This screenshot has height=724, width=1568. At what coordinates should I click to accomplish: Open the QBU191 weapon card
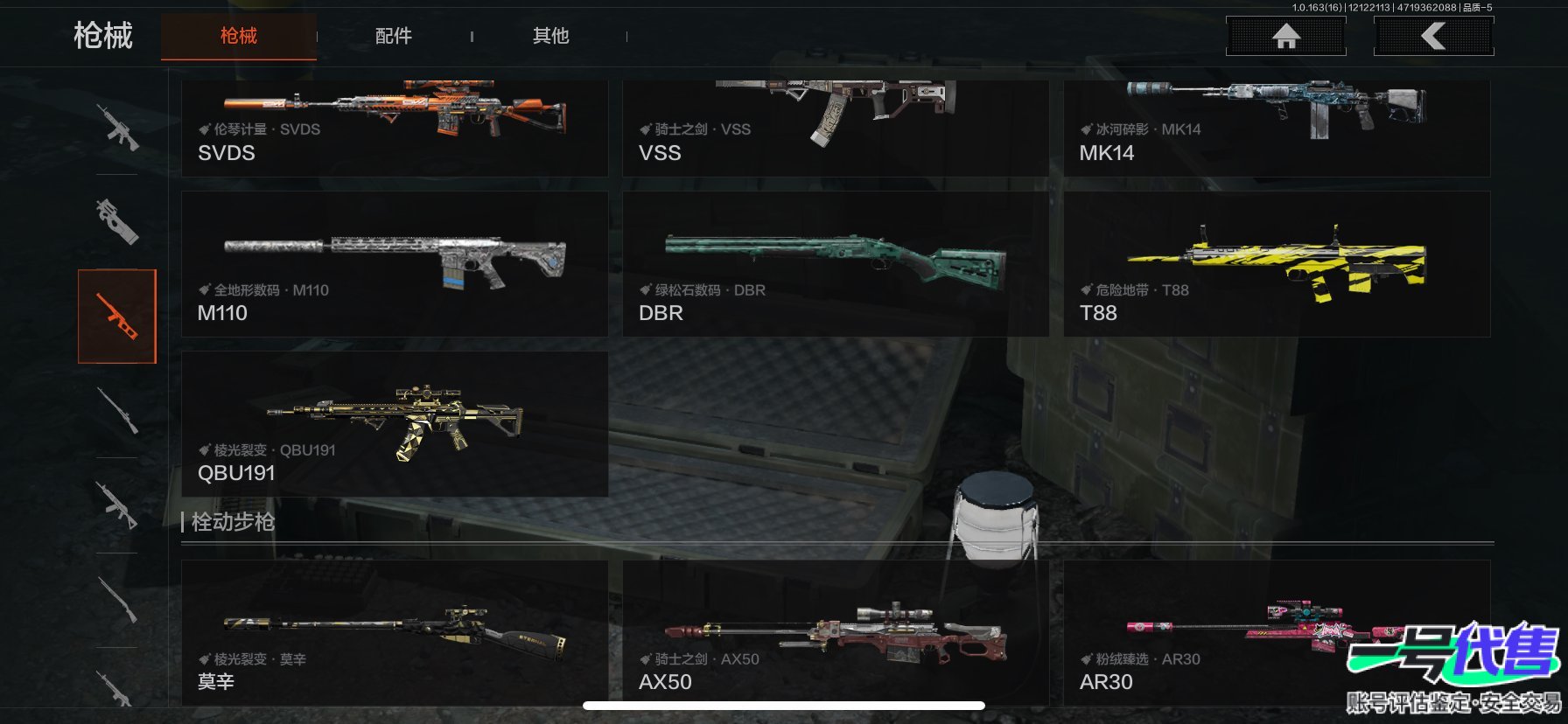[x=394, y=424]
